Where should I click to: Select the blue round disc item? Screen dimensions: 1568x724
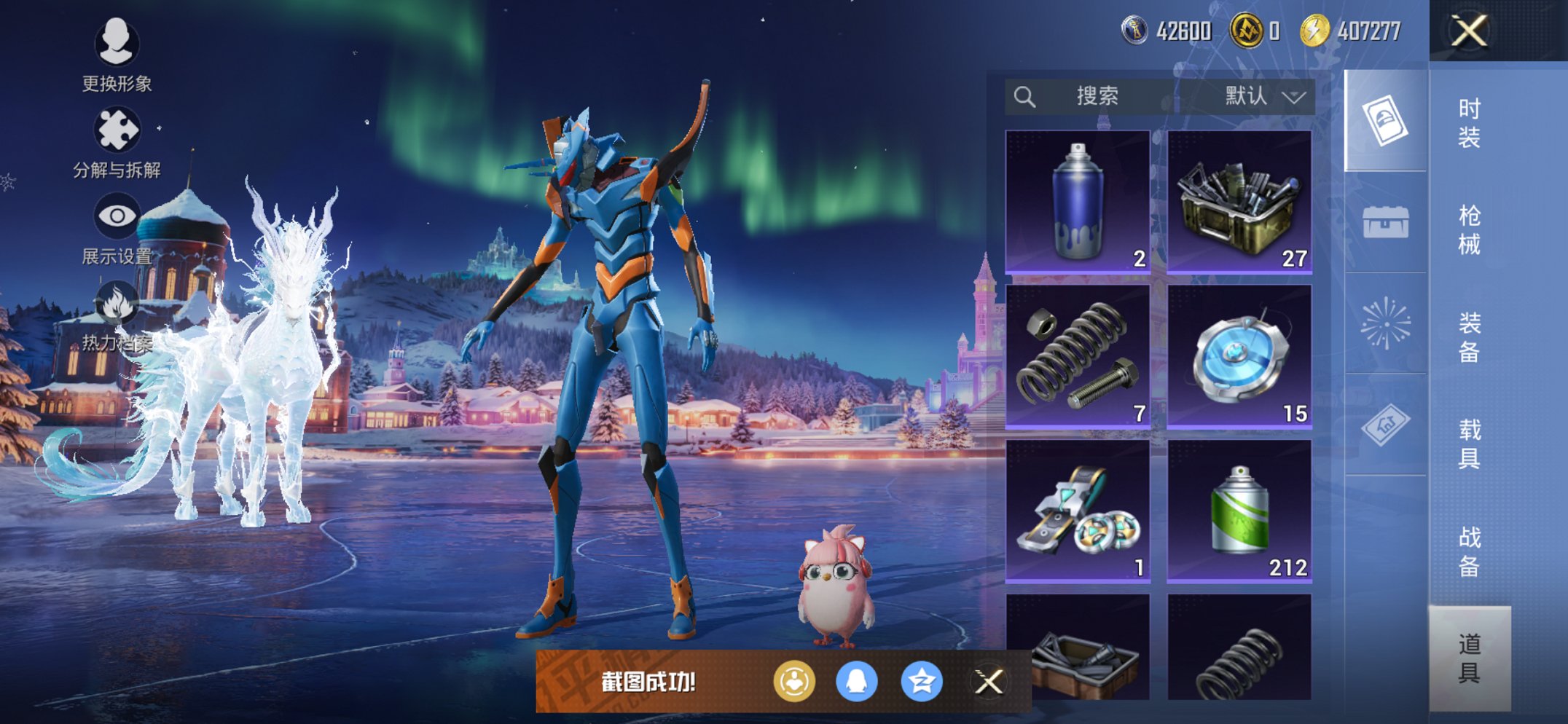tap(1239, 356)
